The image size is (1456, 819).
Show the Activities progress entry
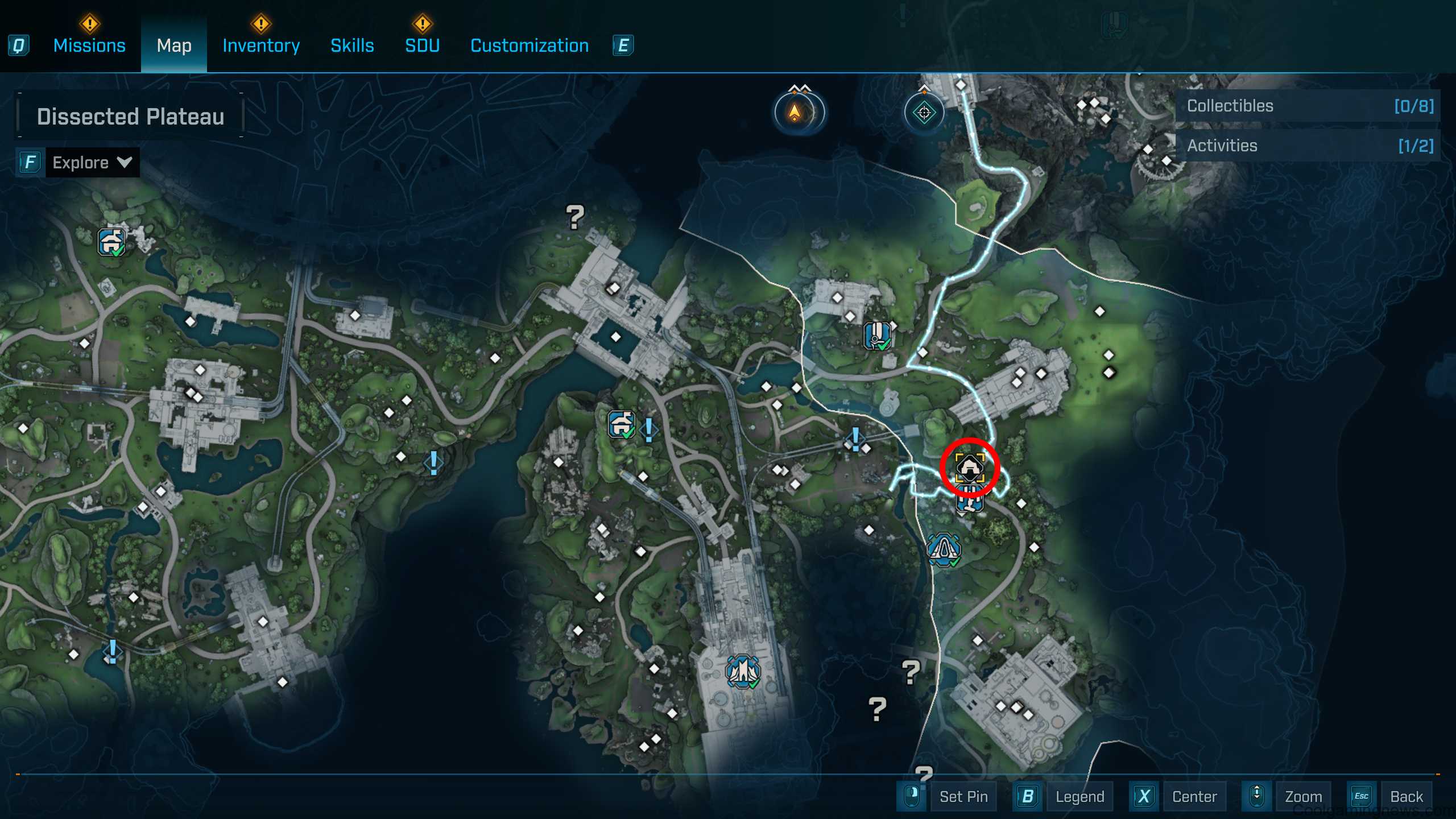tap(1308, 146)
